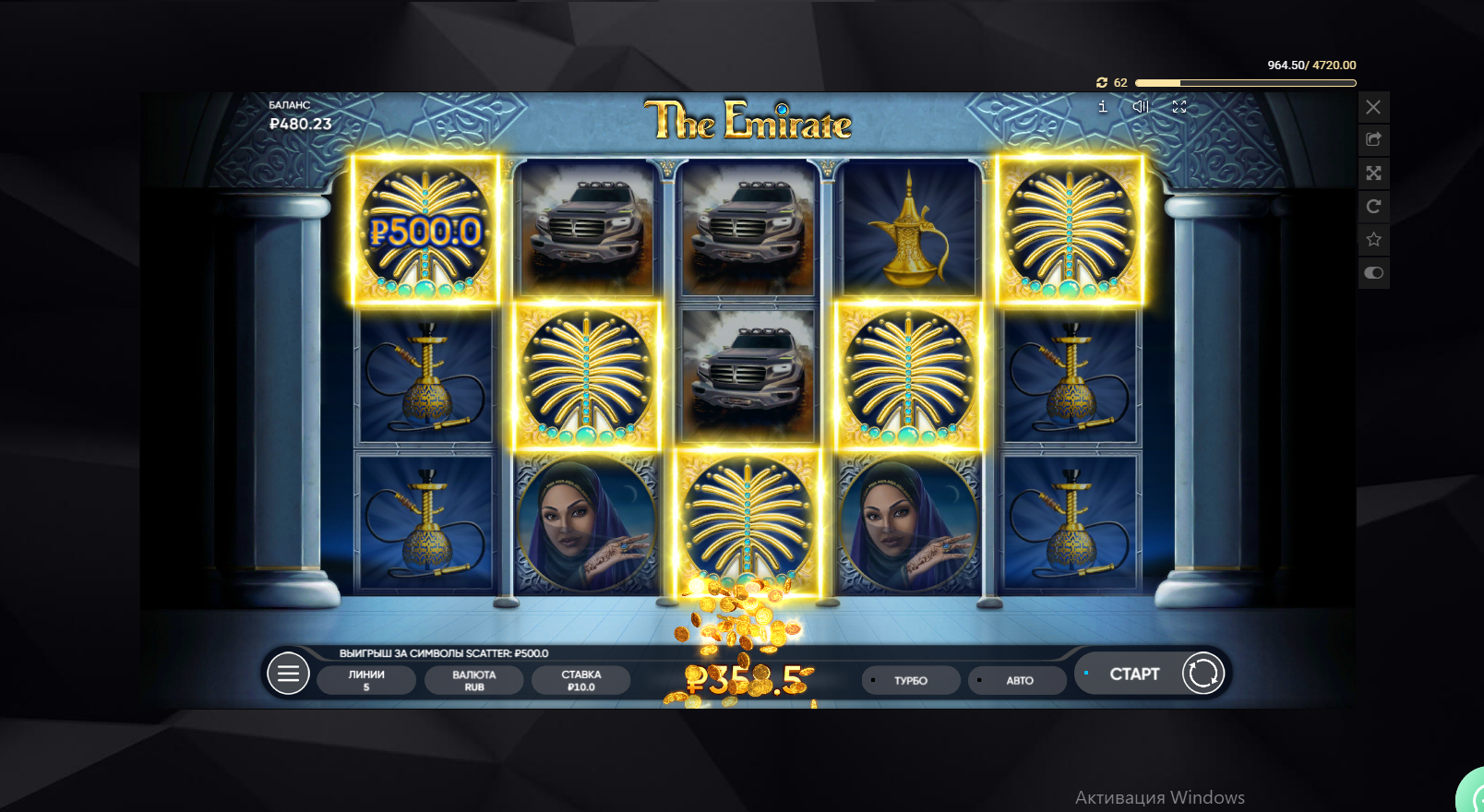Mute the game sound
The height and width of the screenshot is (812, 1484).
coord(1141,107)
